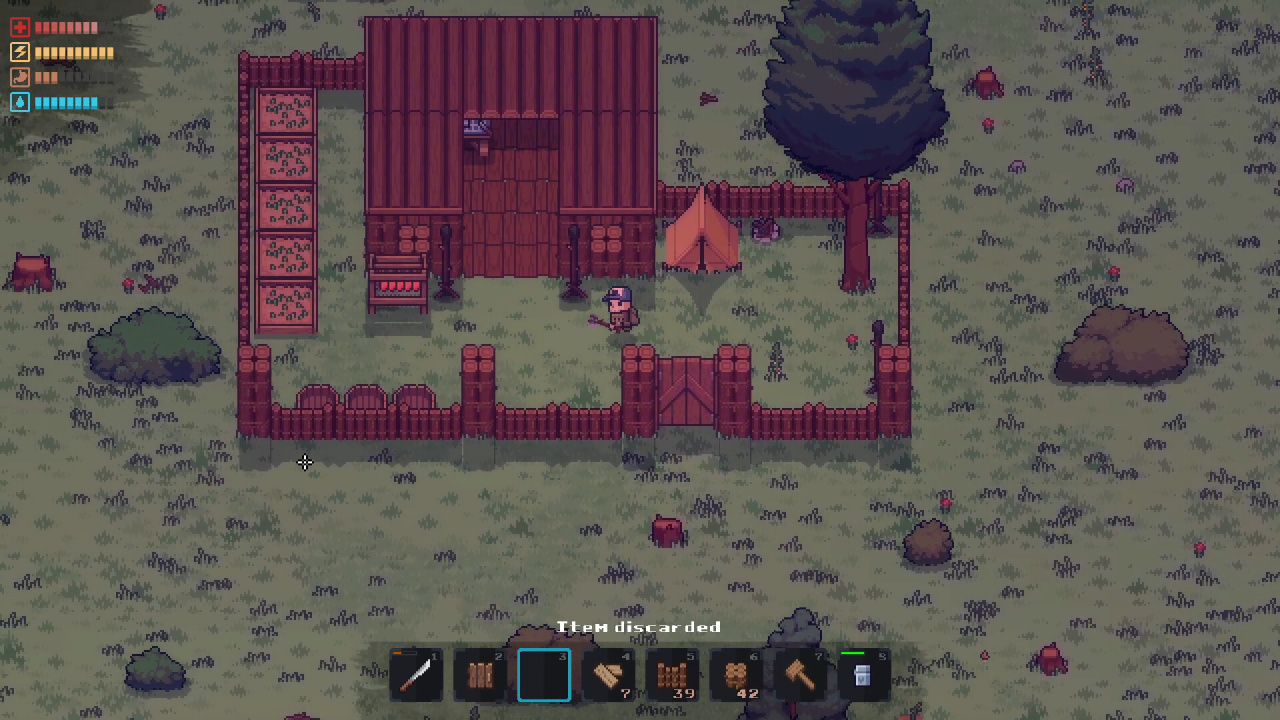Choose the log wall stack of 42
This screenshot has height=720, width=1280.
(736, 675)
